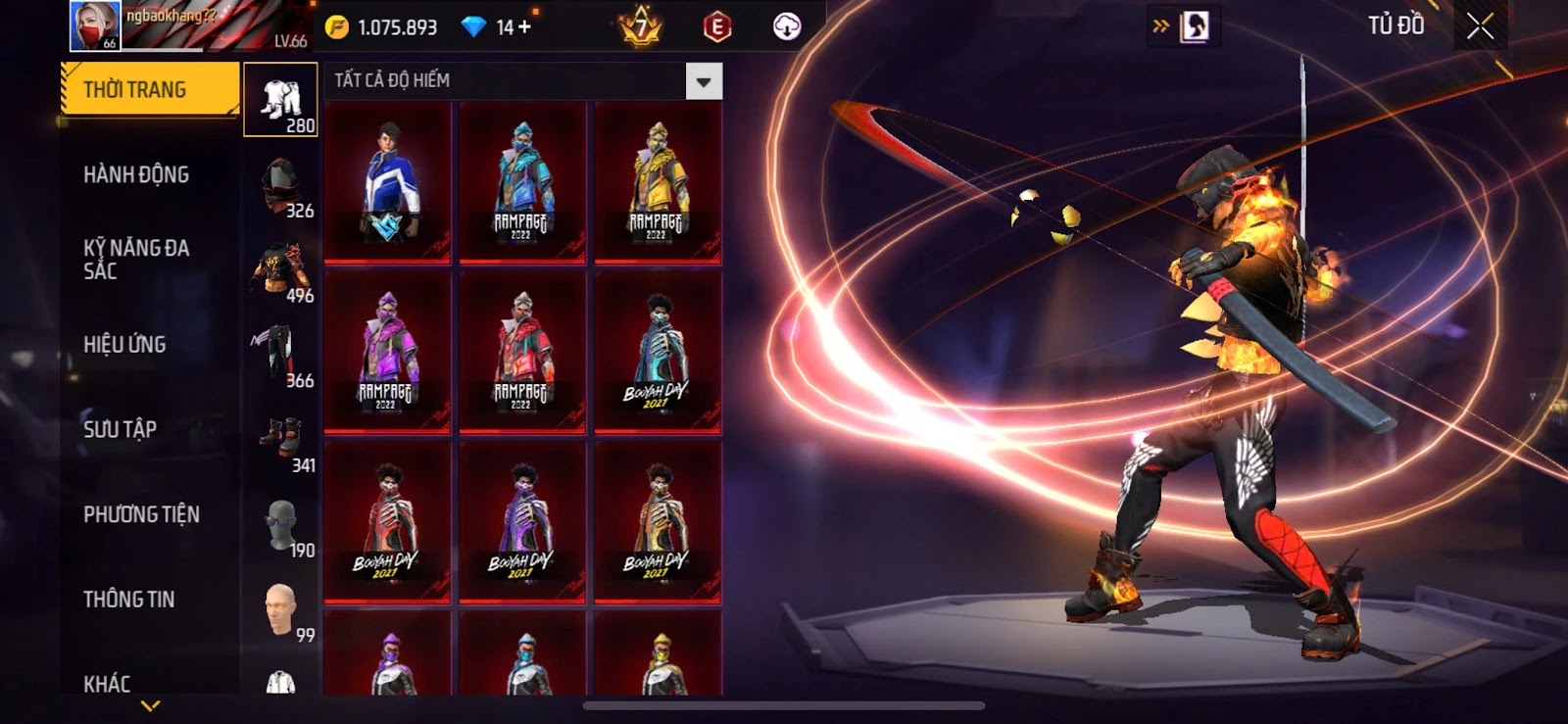Go to the Sưu Tập tab
This screenshot has height=724, width=1568.
pos(120,429)
